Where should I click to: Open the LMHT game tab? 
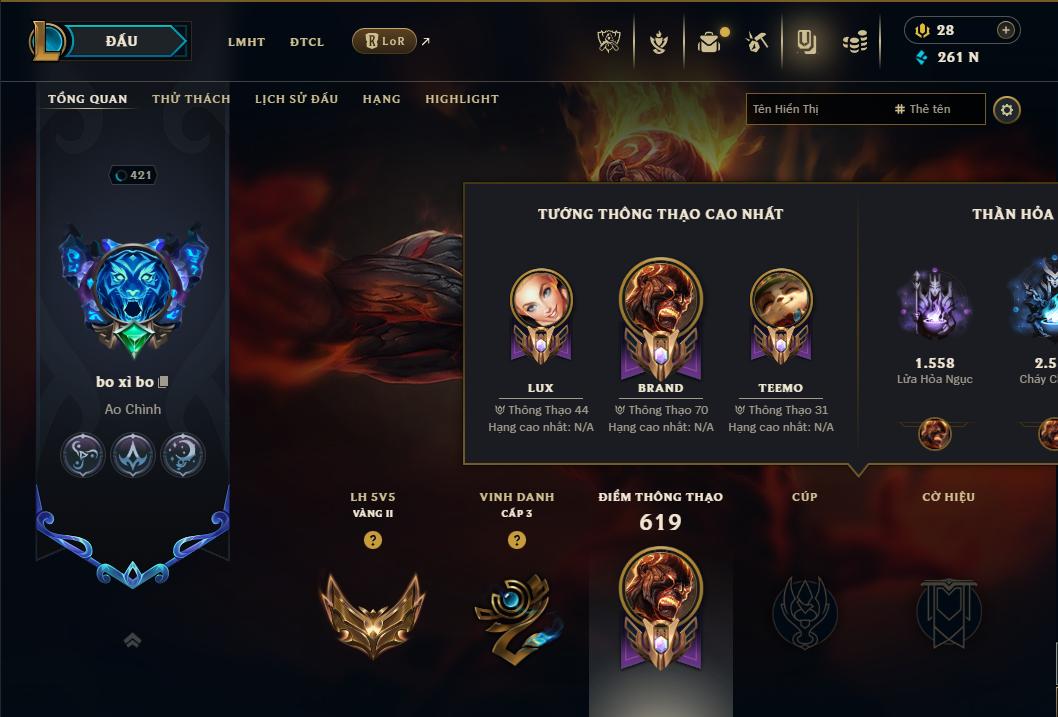click(246, 42)
